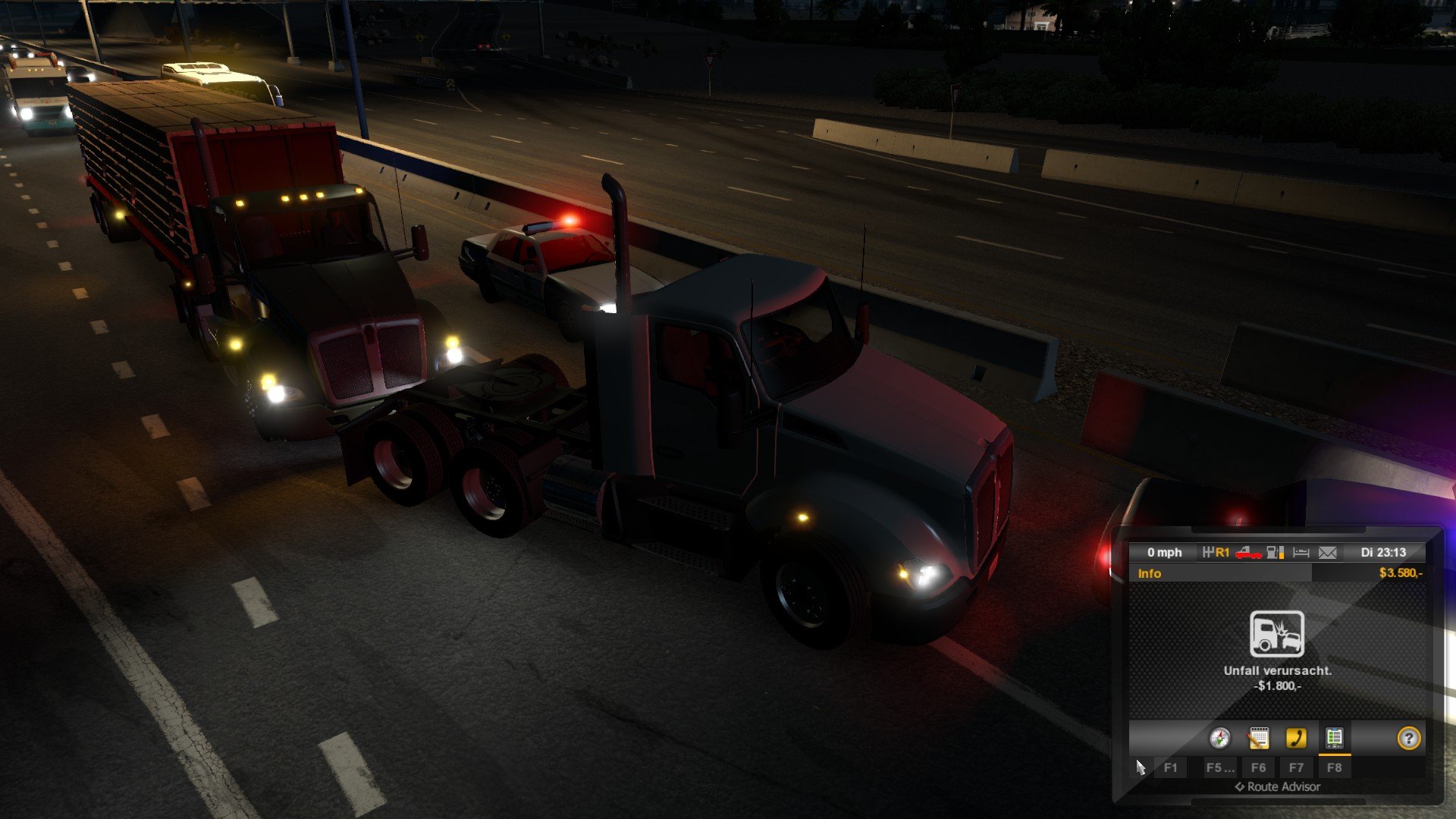
Task: Switch to the calendar job info tab
Action: pyautogui.click(x=1258, y=738)
